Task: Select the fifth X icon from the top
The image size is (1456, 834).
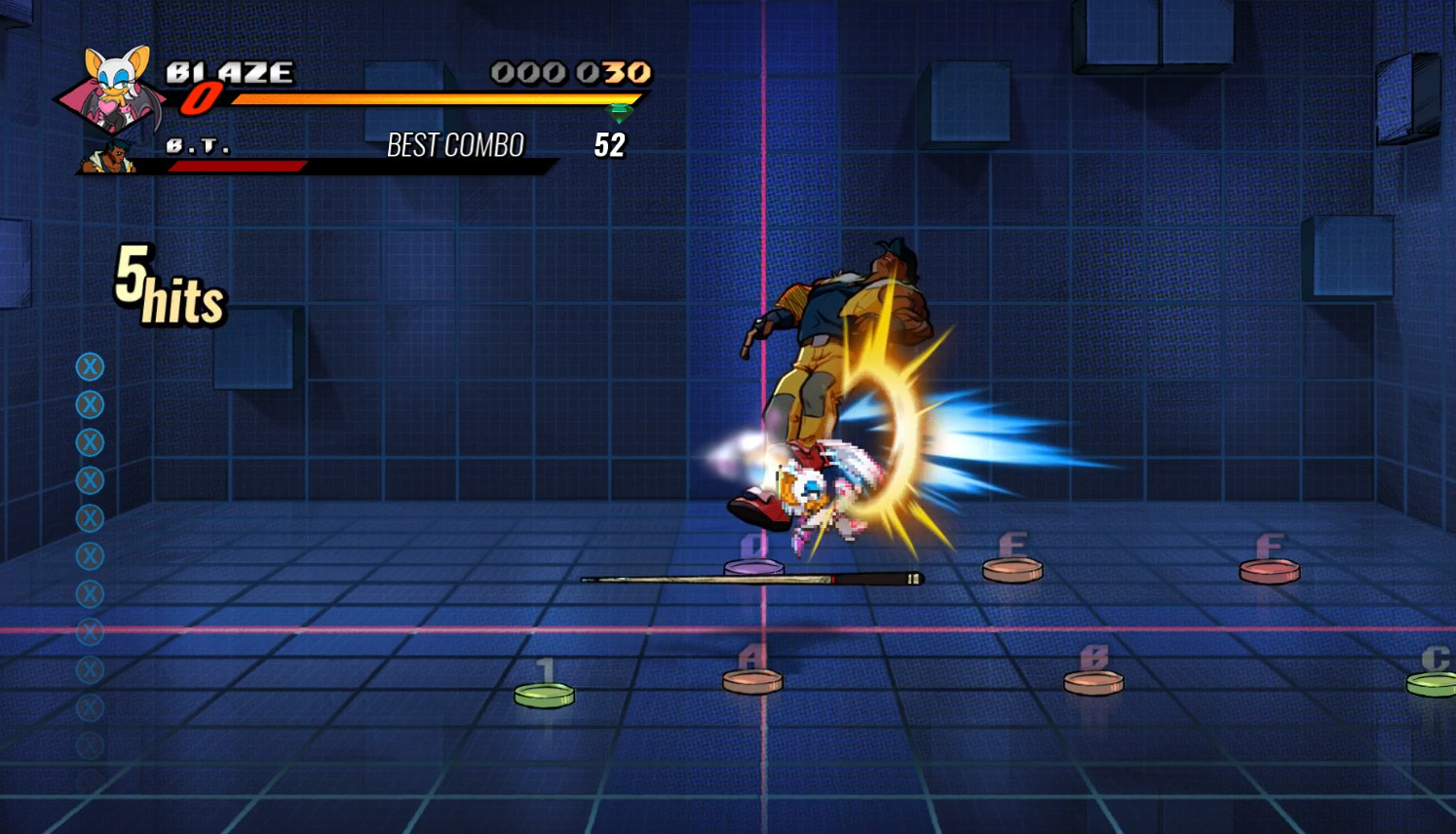Action: pos(90,516)
